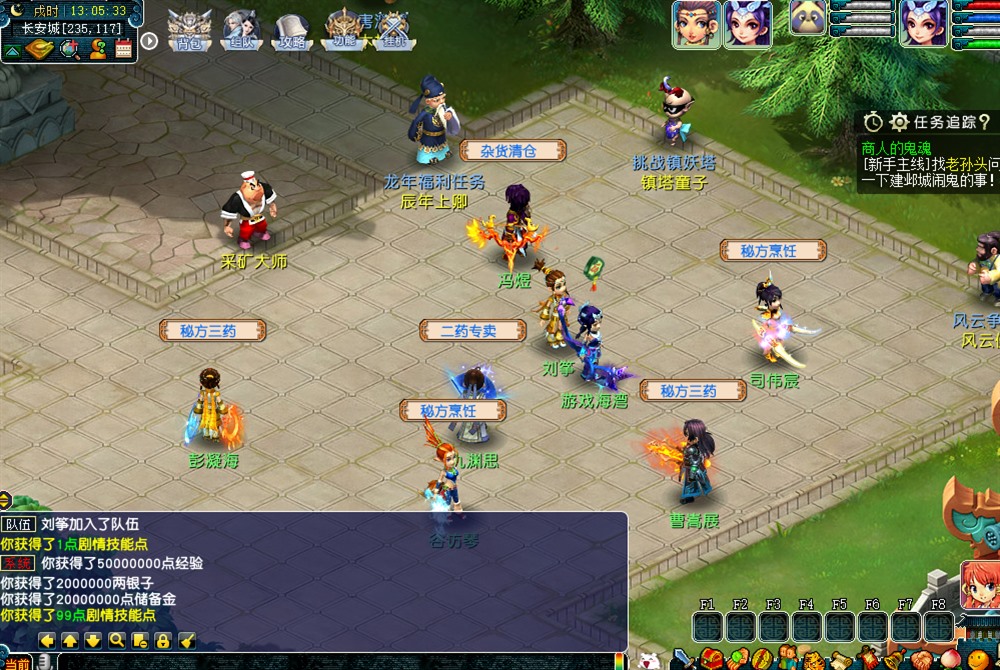1000x670 pixels.
Task: Select the 当前 chat channel button
Action: point(17,662)
